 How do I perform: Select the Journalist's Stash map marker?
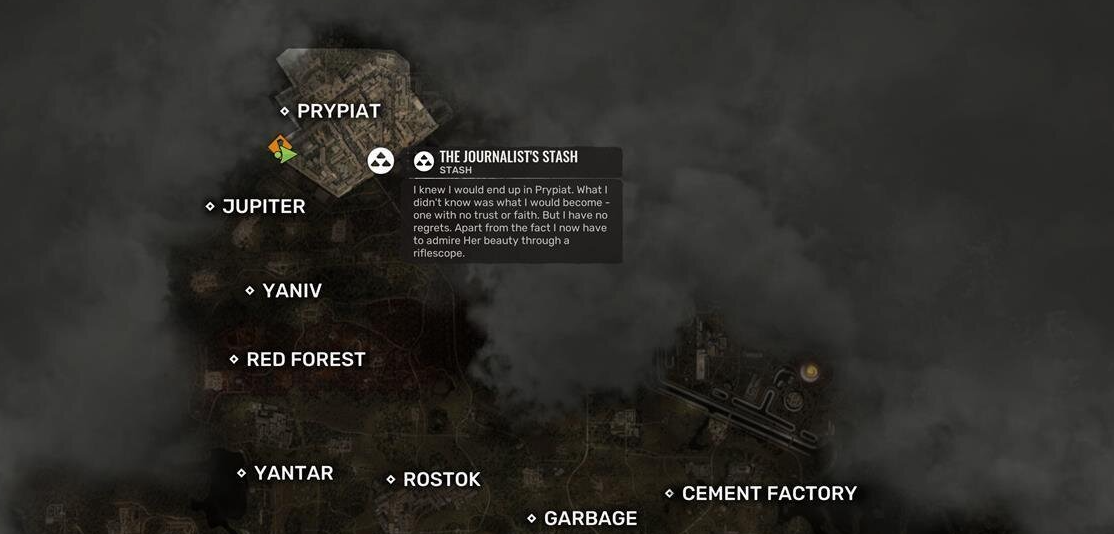coord(381,160)
